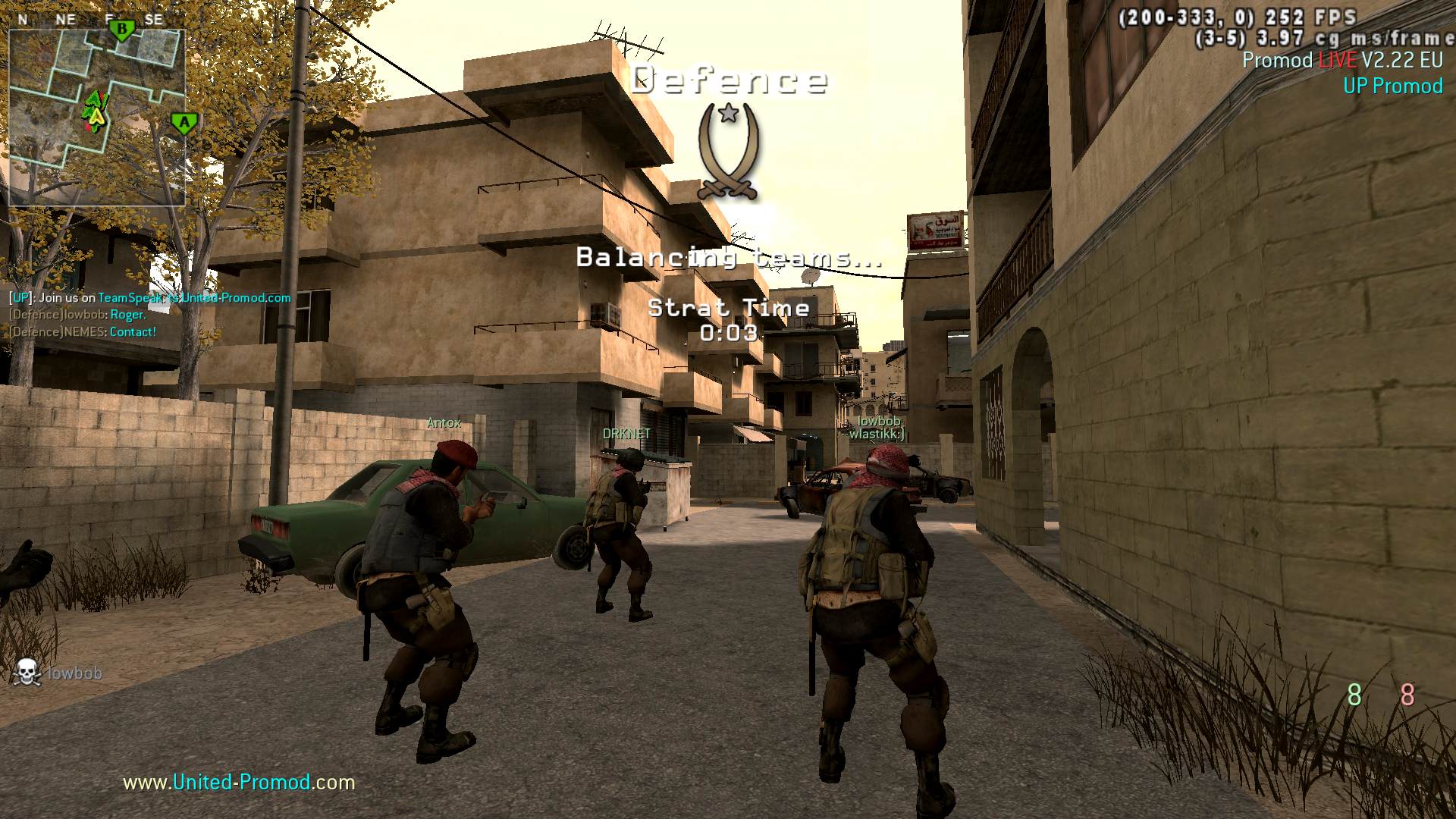The image size is (1456, 819).
Task: Select the A bombsite marker on minimap
Action: pos(184,122)
